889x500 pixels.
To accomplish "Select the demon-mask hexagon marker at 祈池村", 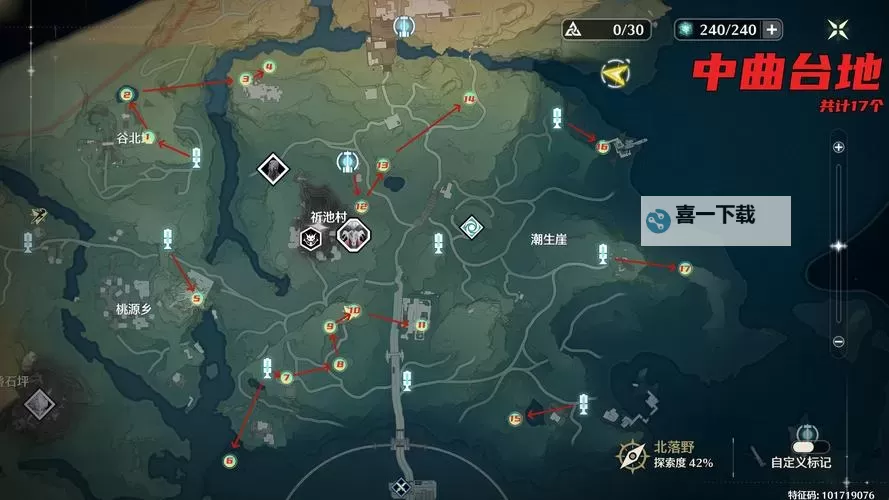I will (x=313, y=238).
